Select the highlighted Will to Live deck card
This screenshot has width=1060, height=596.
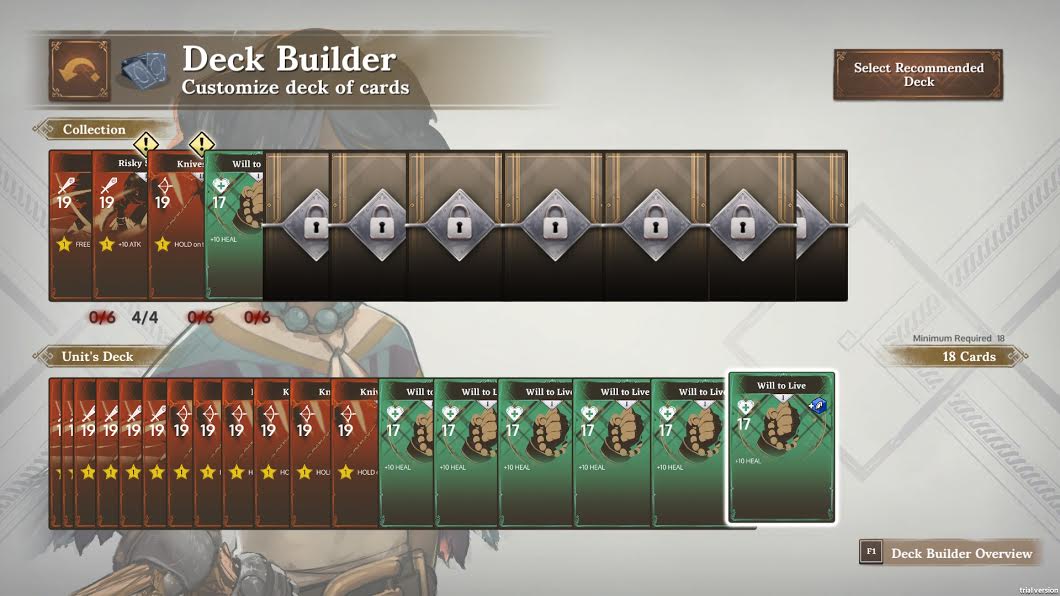[x=781, y=447]
